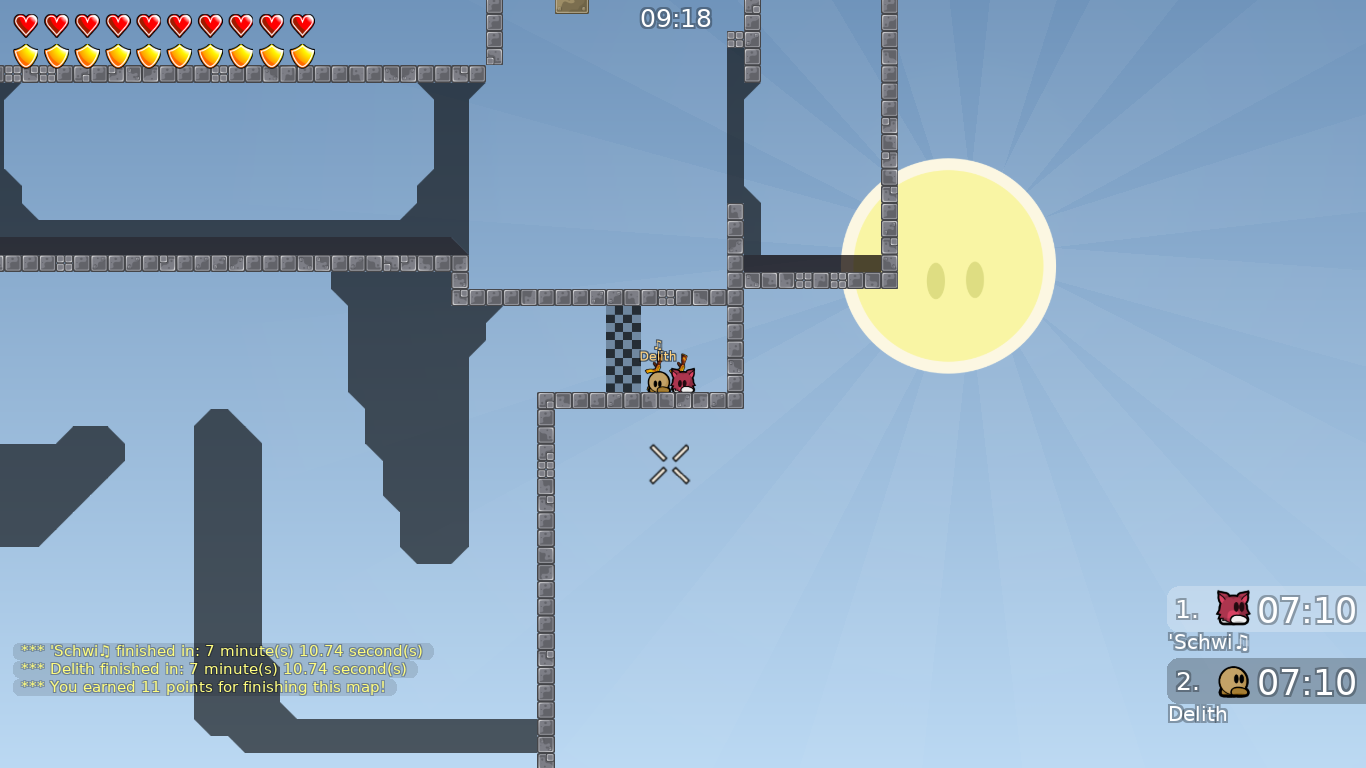Click the 'Schwi♪ name label on the leaderboard
This screenshot has height=768, width=1366.
point(1208,643)
